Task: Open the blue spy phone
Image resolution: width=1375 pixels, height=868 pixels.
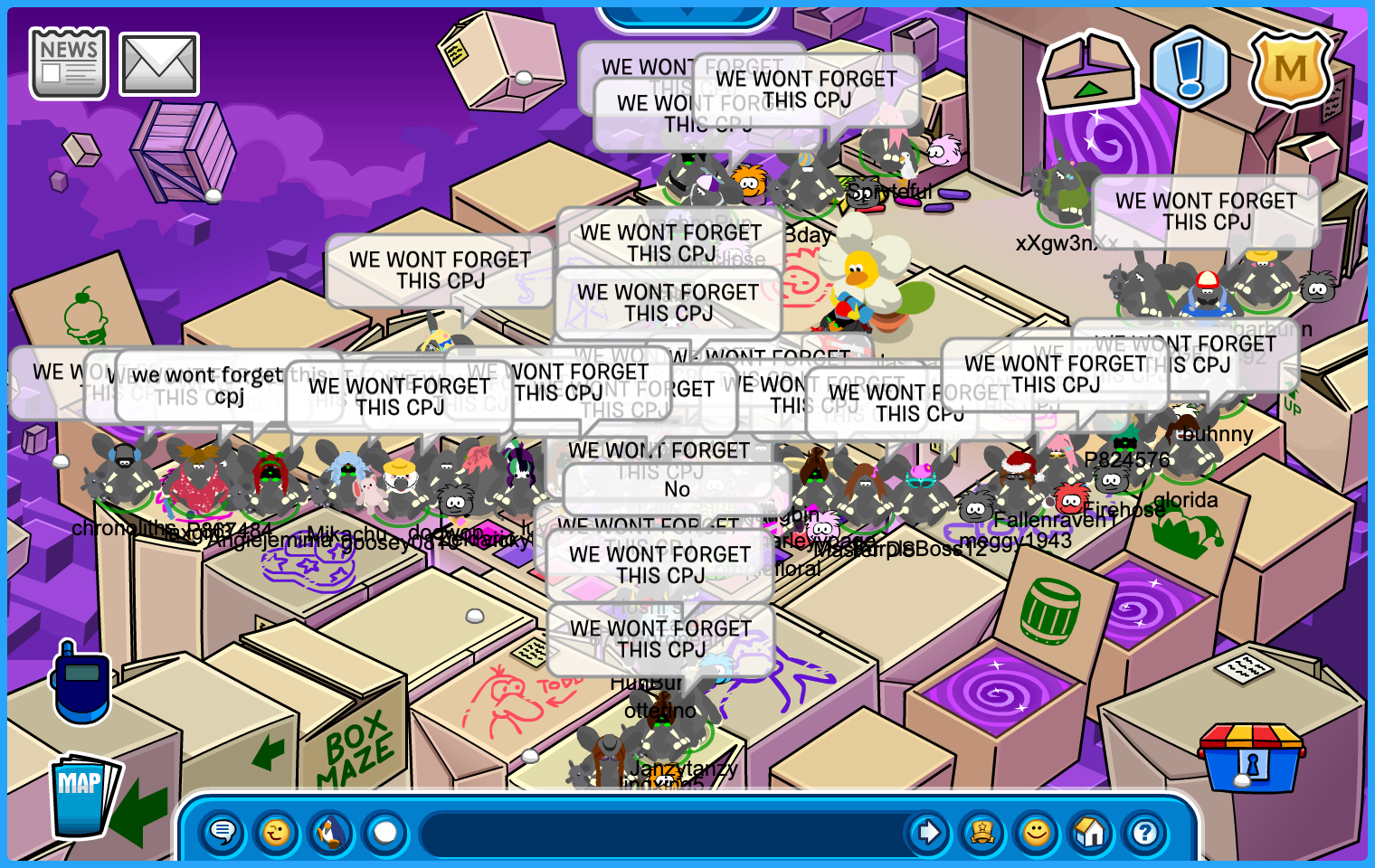Action: [x=81, y=684]
